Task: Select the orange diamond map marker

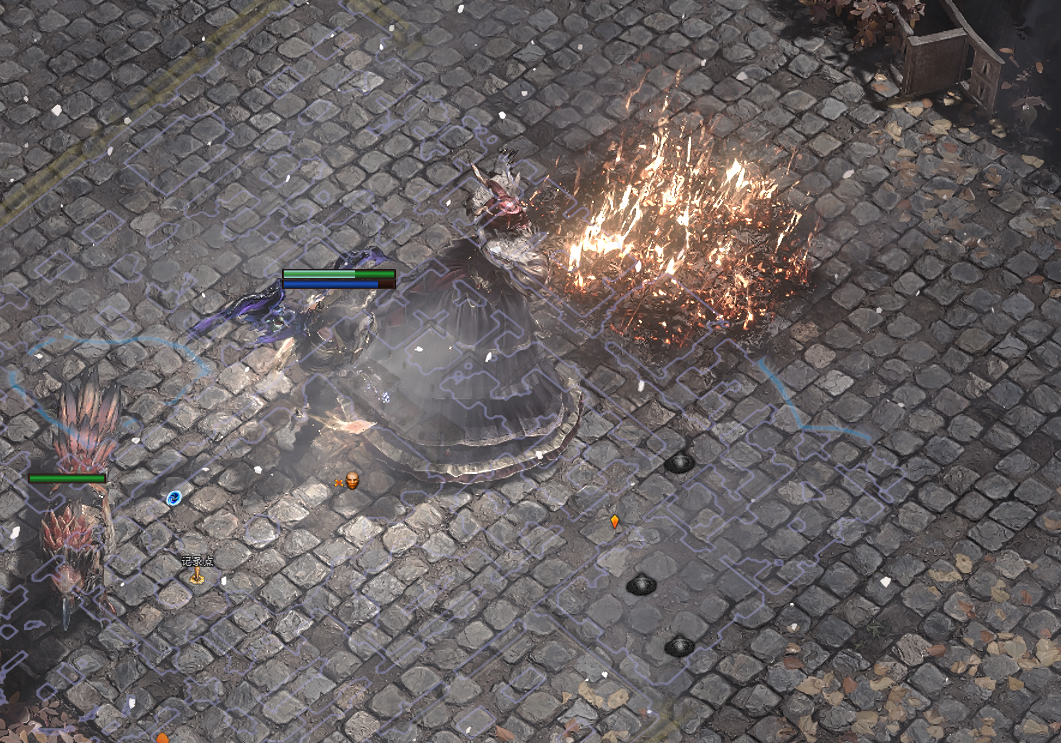Action: click(615, 521)
